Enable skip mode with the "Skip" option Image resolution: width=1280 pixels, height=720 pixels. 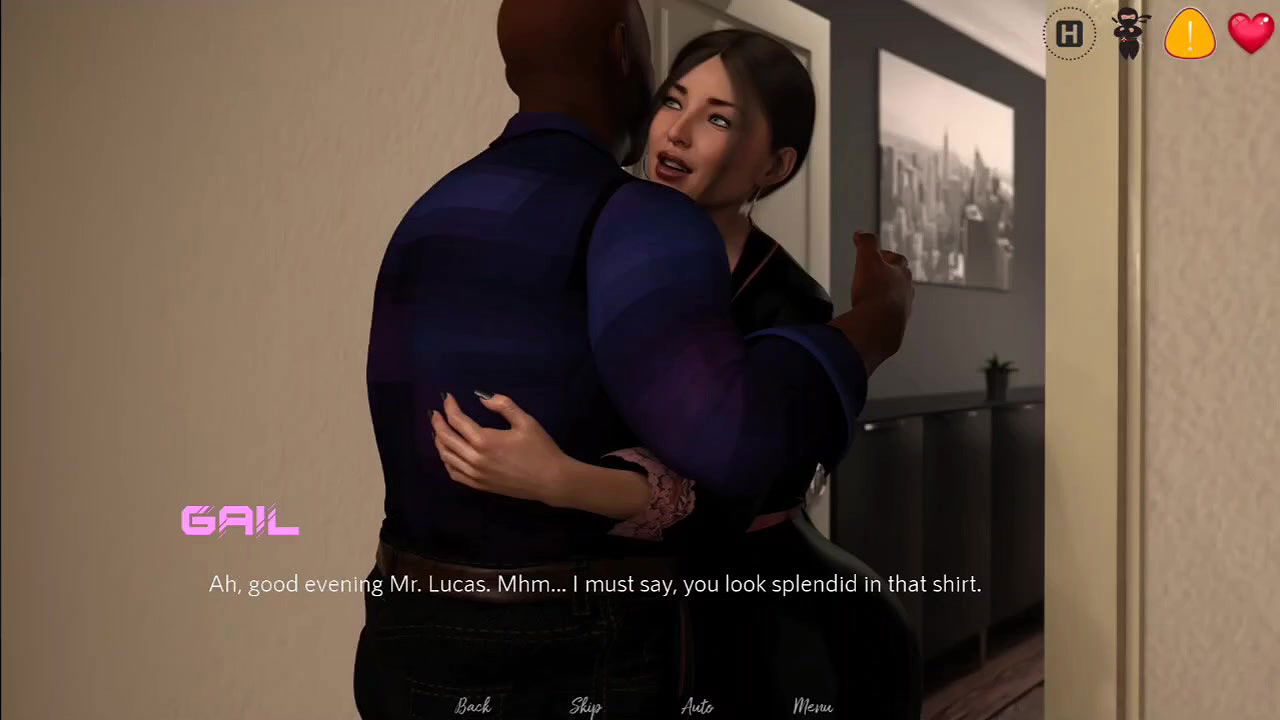585,706
